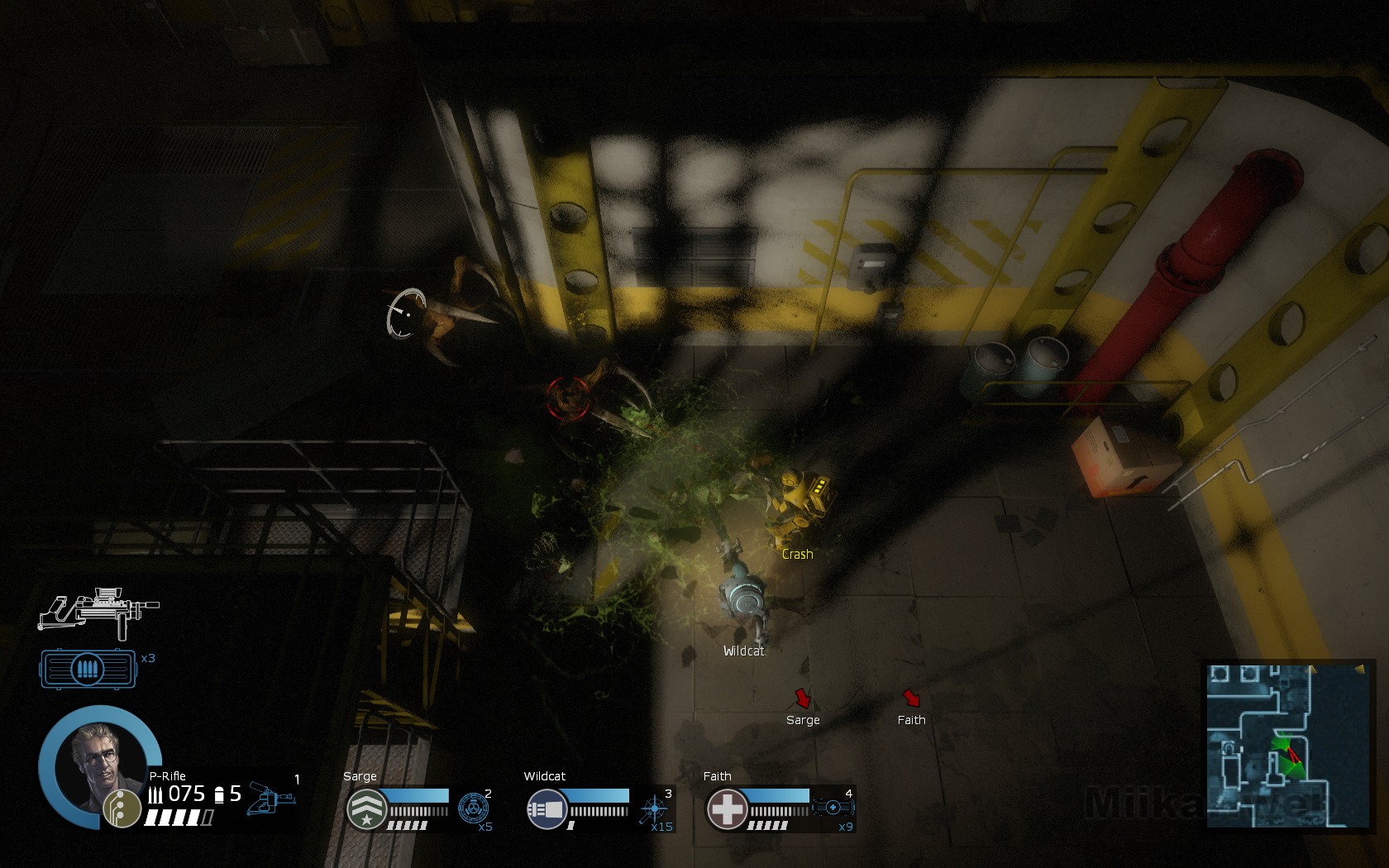Click the welder offhand icon marked x5
The height and width of the screenshot is (868, 1389).
[474, 807]
